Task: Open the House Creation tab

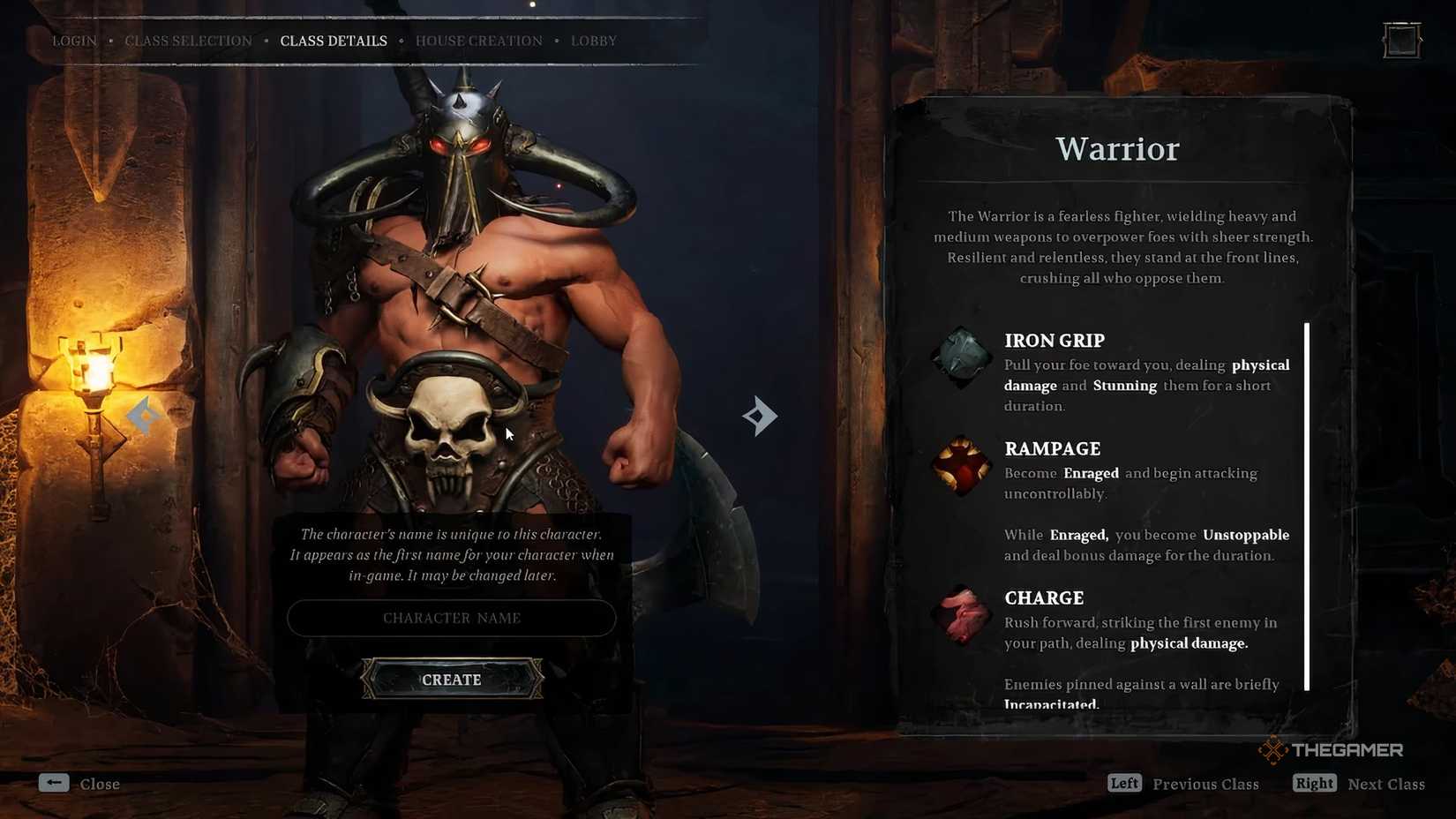Action: click(x=478, y=40)
